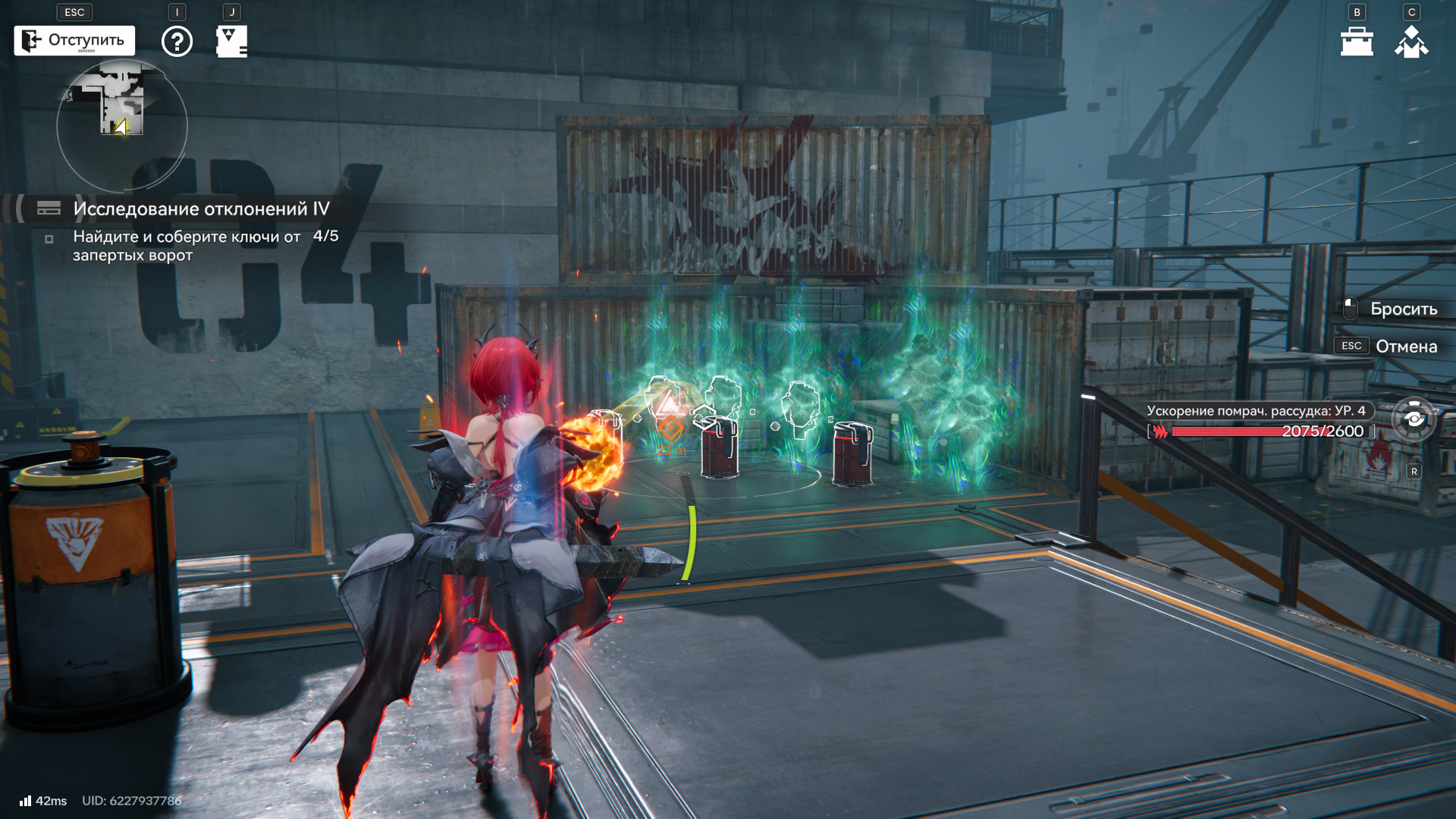
Task: Open the question mark help icon
Action: coord(177,41)
